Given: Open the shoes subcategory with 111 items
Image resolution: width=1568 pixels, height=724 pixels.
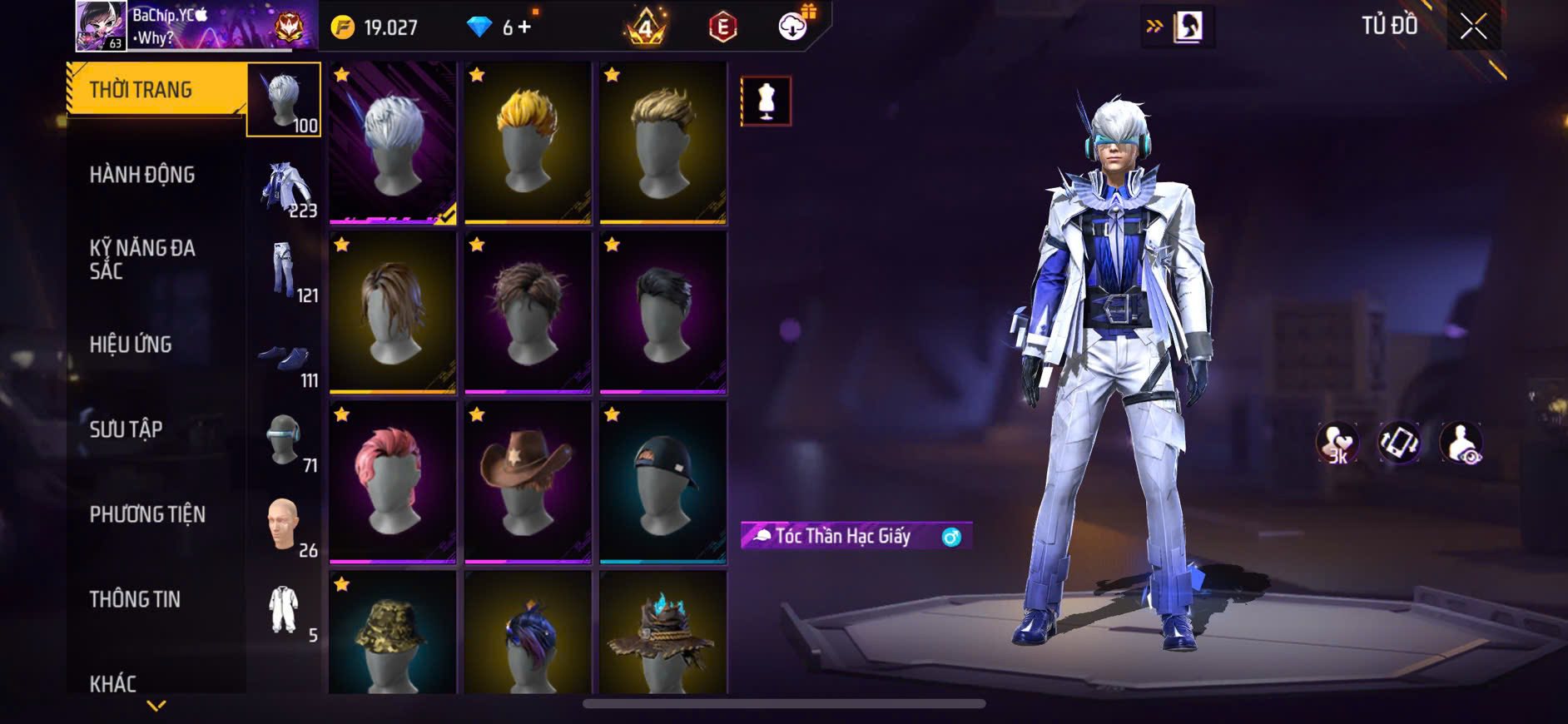Looking at the screenshot, I should (x=285, y=360).
